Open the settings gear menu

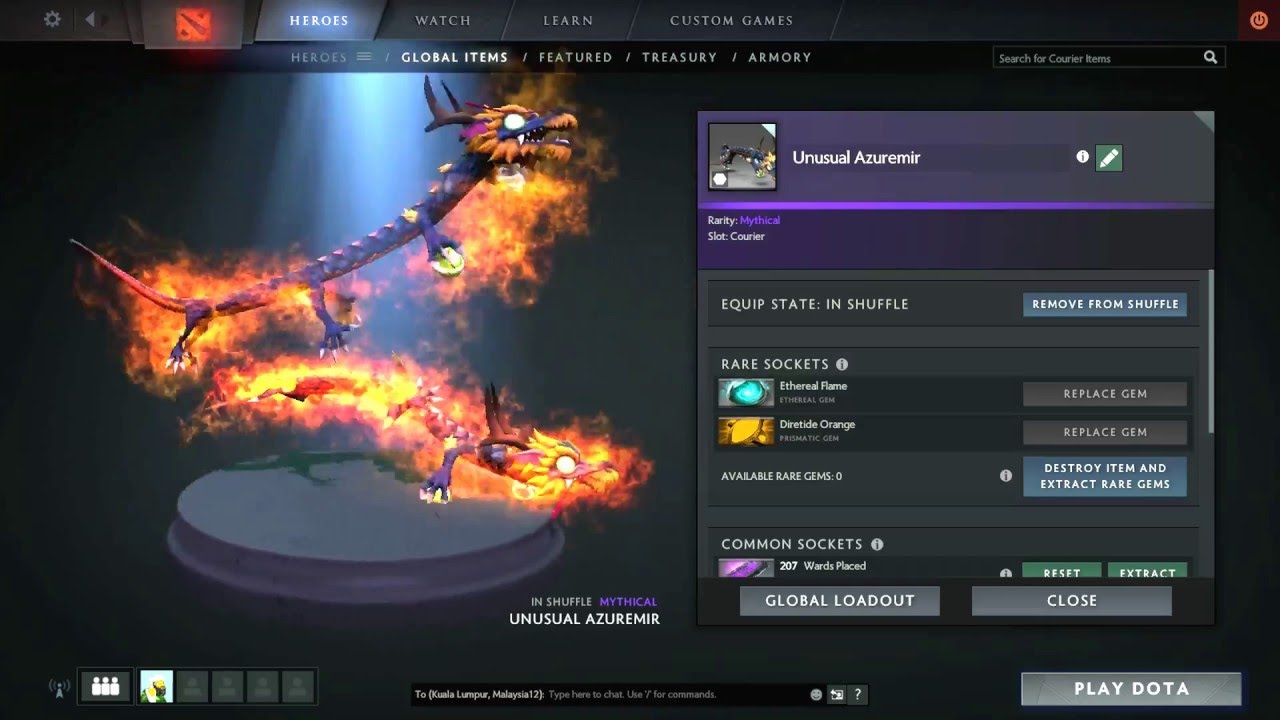click(x=52, y=20)
